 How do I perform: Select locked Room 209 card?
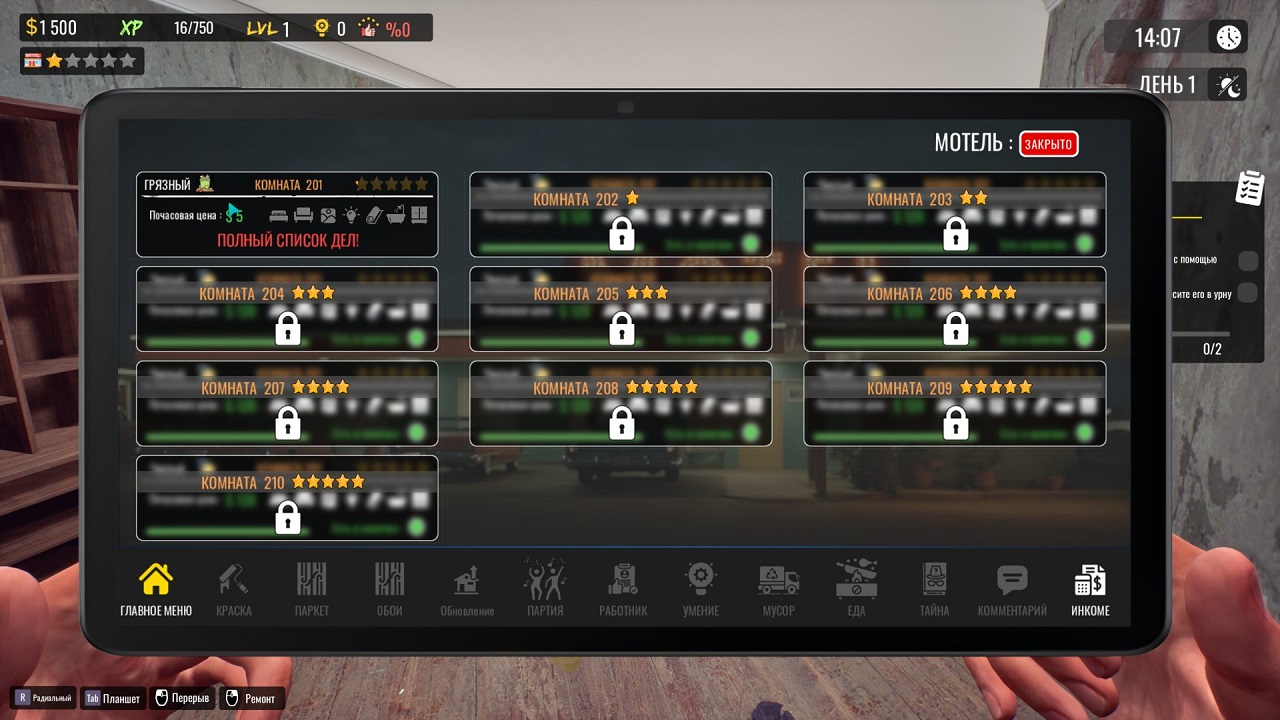click(x=955, y=403)
